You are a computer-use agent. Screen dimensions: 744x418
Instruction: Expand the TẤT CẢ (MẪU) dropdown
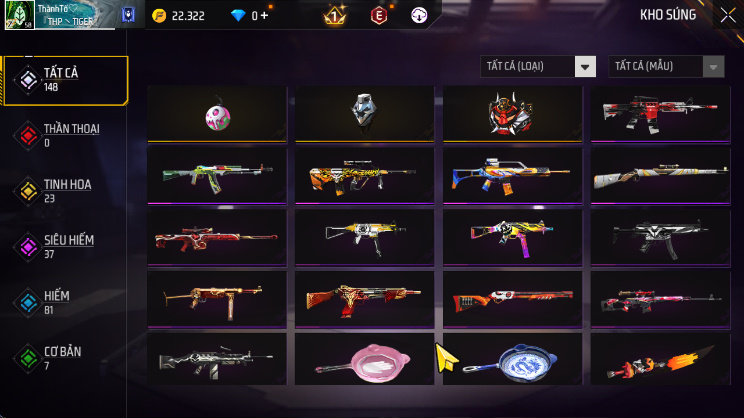point(666,66)
